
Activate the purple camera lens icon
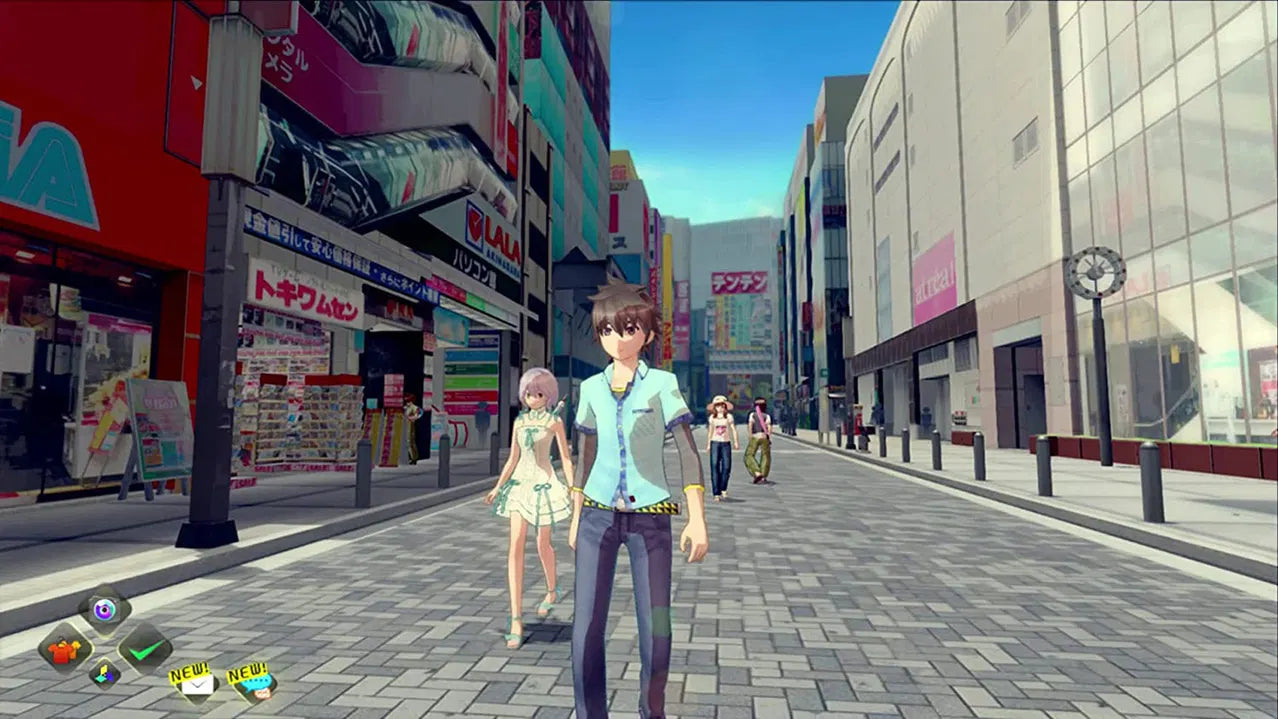point(104,609)
